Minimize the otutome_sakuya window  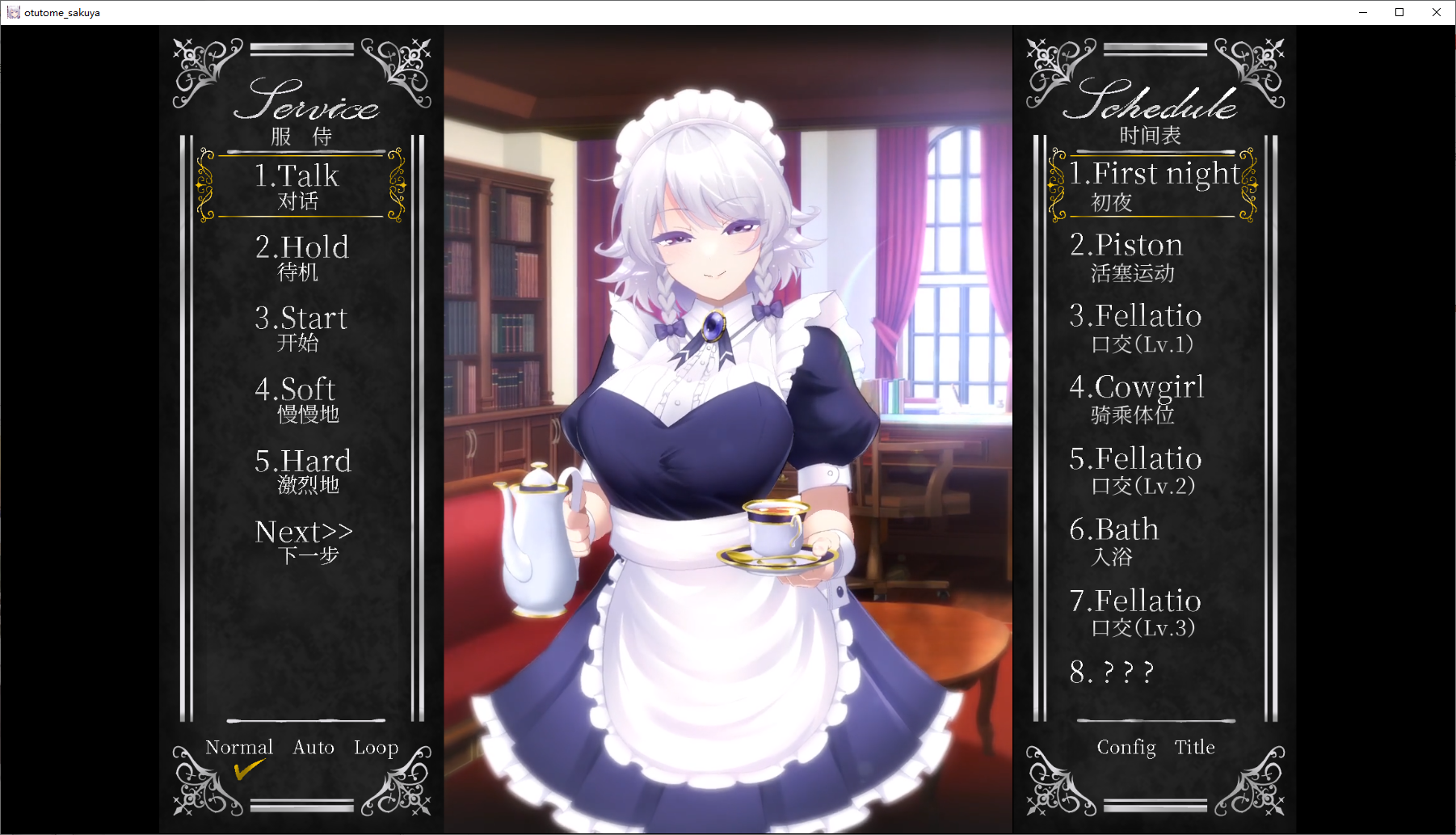(1363, 12)
